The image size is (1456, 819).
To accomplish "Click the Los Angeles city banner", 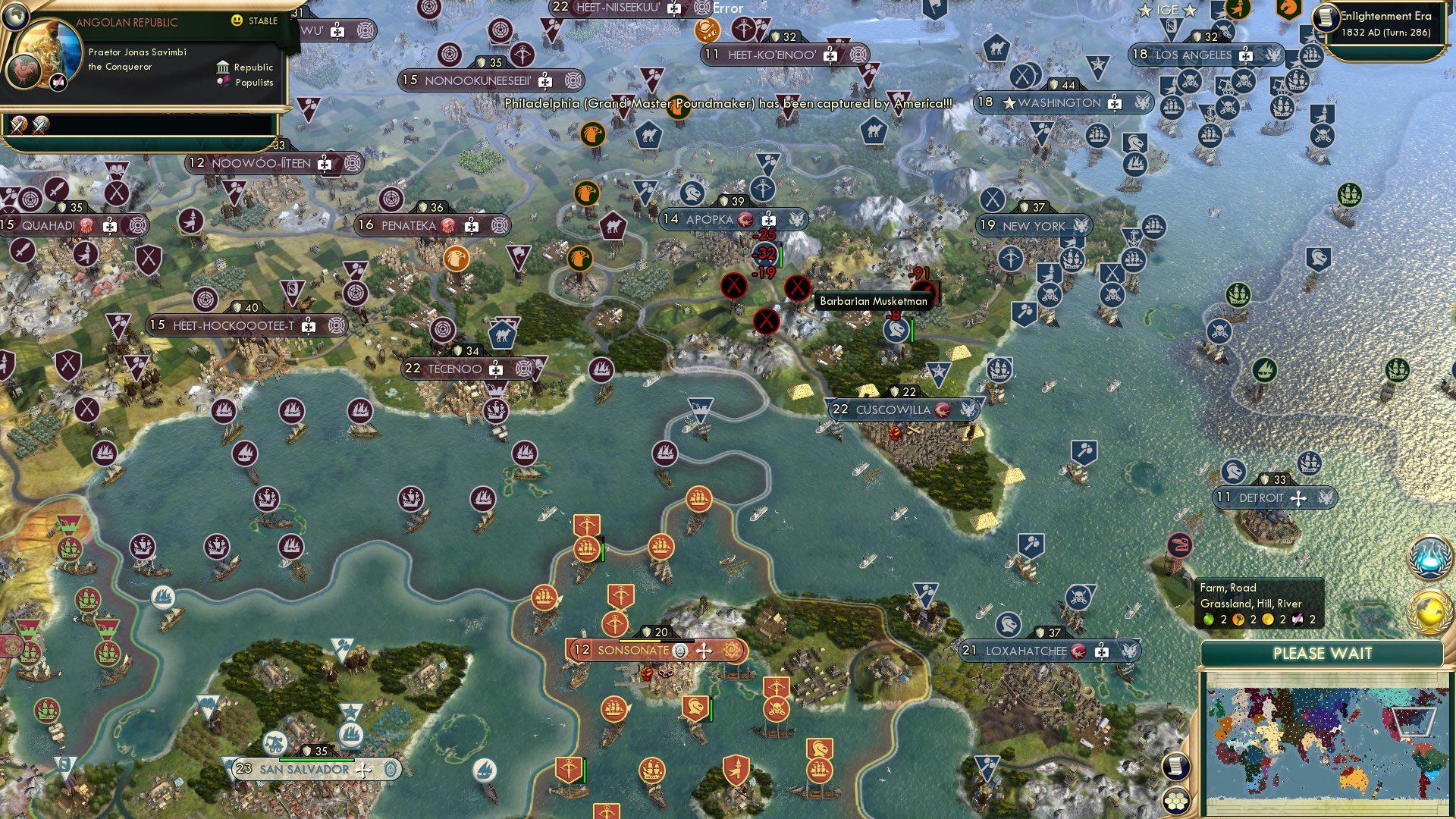I will tap(1193, 55).
